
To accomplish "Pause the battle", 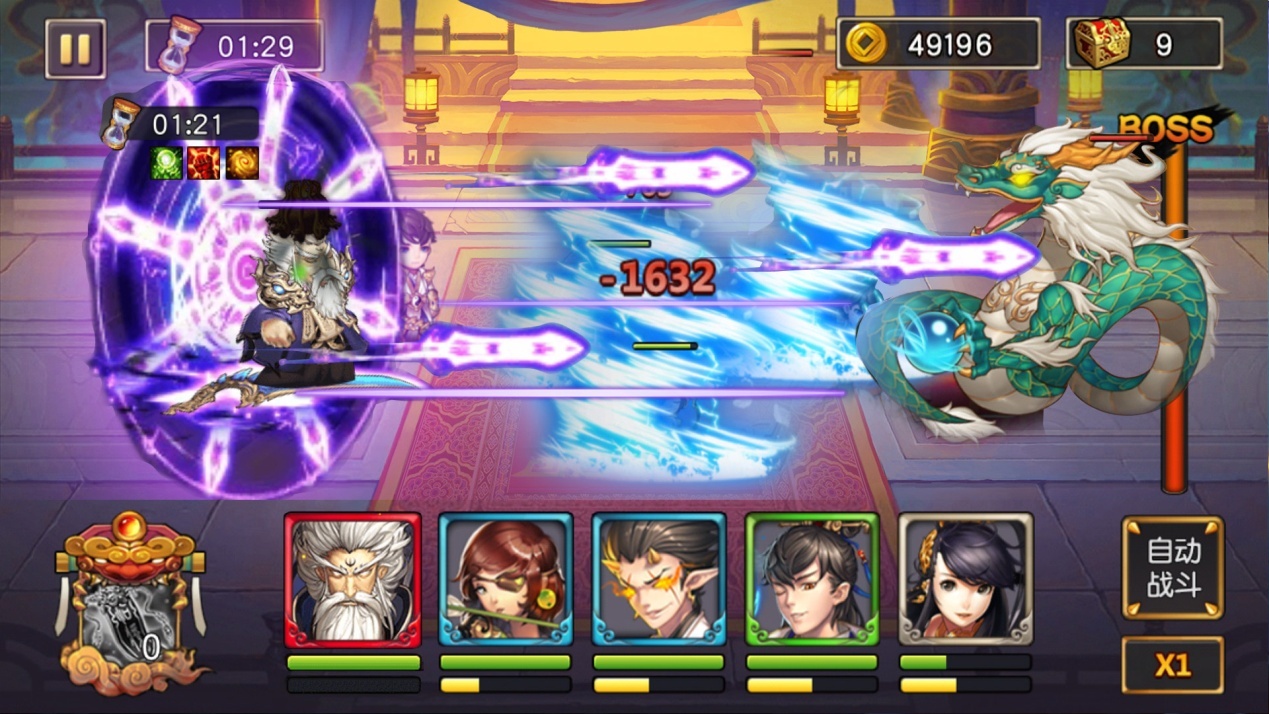I will pos(75,48).
